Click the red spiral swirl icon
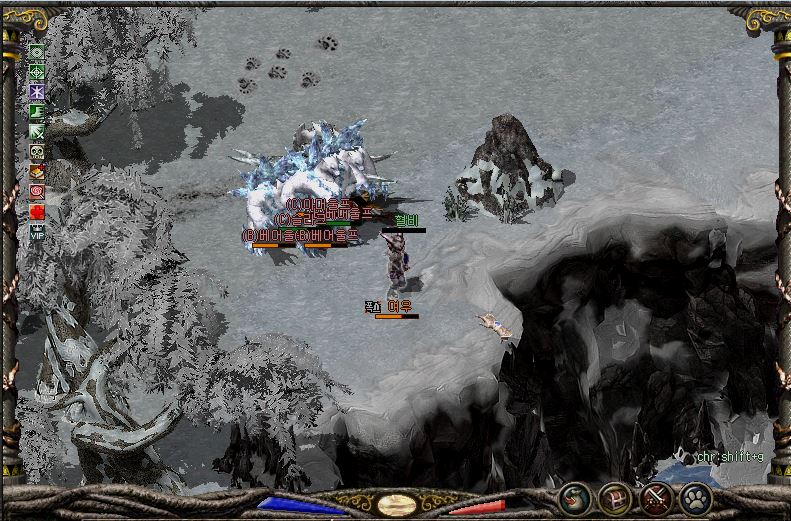Viewport: 791px width, 521px height. (37, 190)
